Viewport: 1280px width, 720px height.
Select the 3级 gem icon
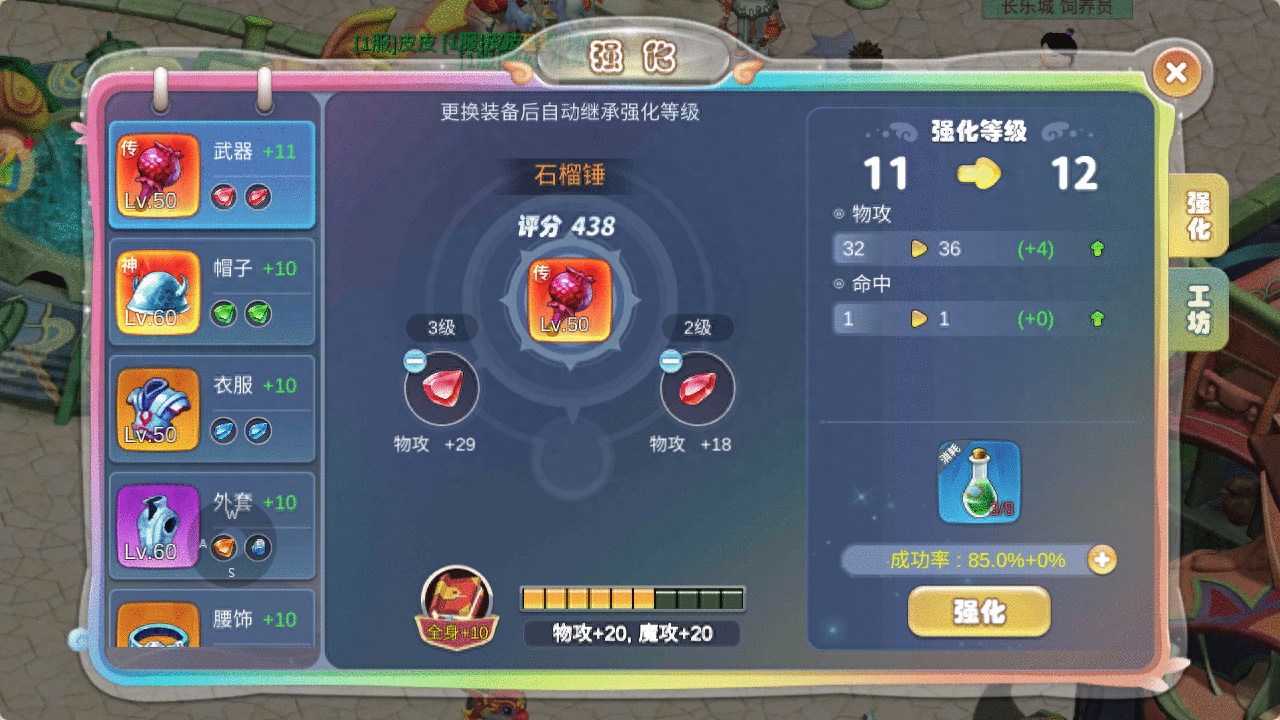pos(440,389)
